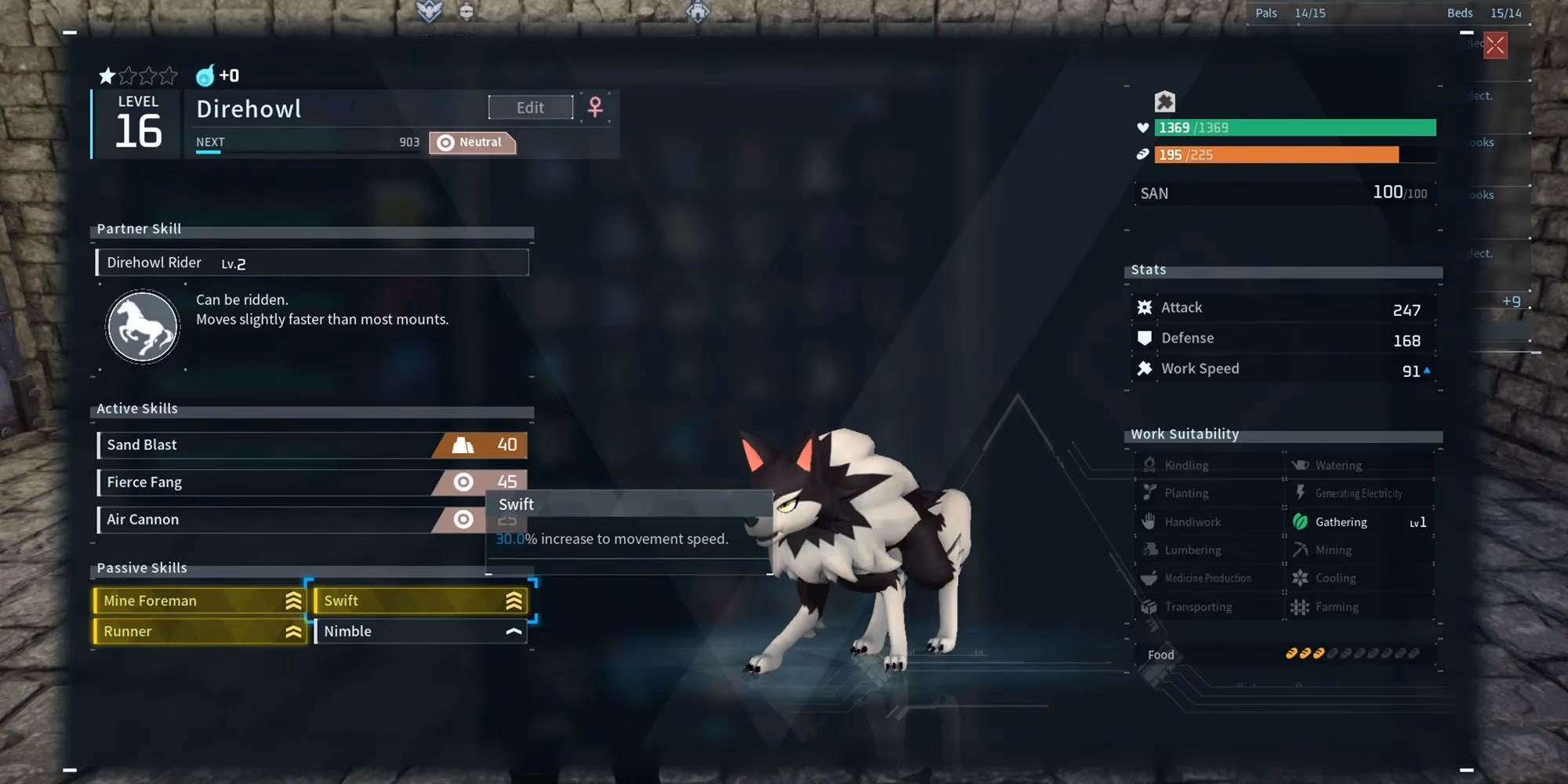Select the Gathering work suitability icon
Viewport: 1568px width, 784px height.
click(x=1301, y=521)
